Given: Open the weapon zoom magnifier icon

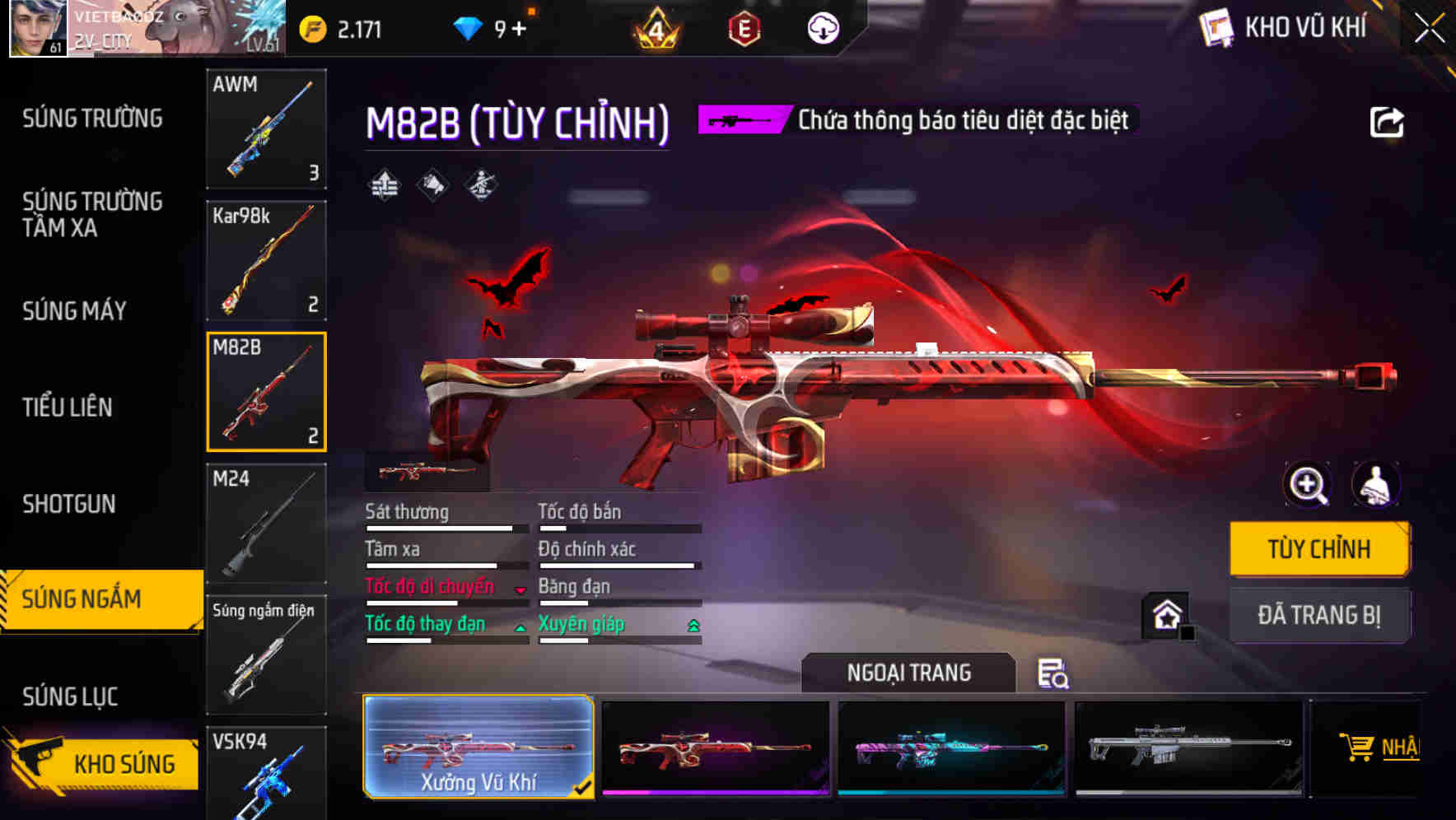Looking at the screenshot, I should (1308, 485).
